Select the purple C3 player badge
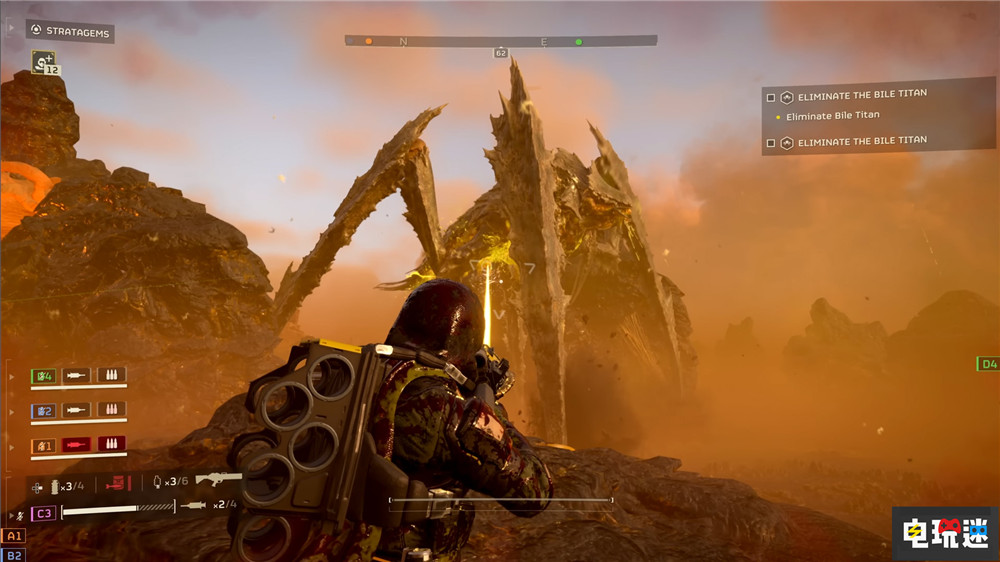This screenshot has width=1000, height=562. click(43, 513)
